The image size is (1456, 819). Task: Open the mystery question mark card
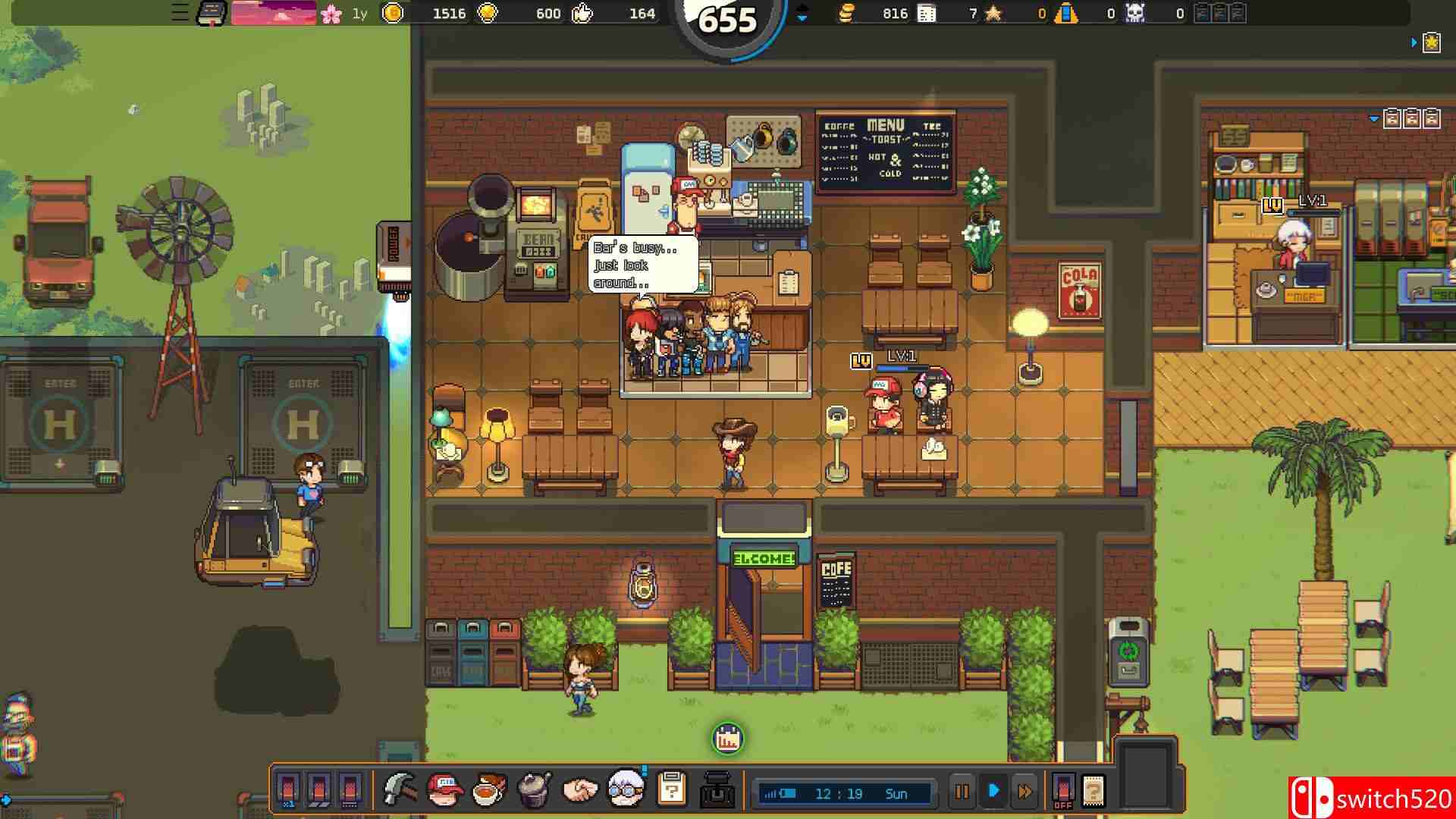[1093, 792]
